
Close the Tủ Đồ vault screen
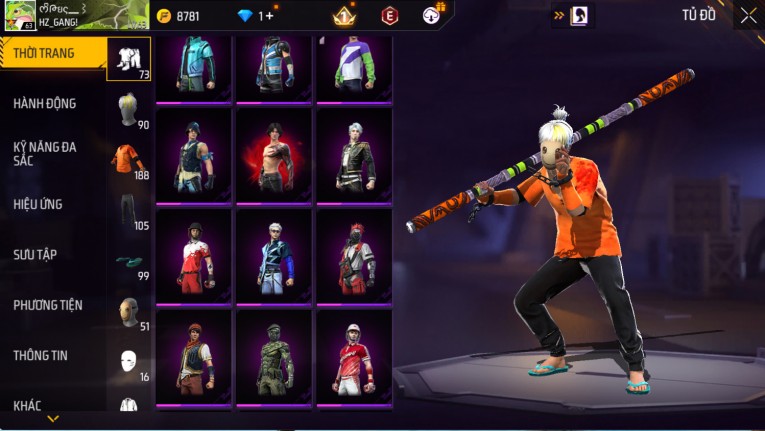pos(748,15)
